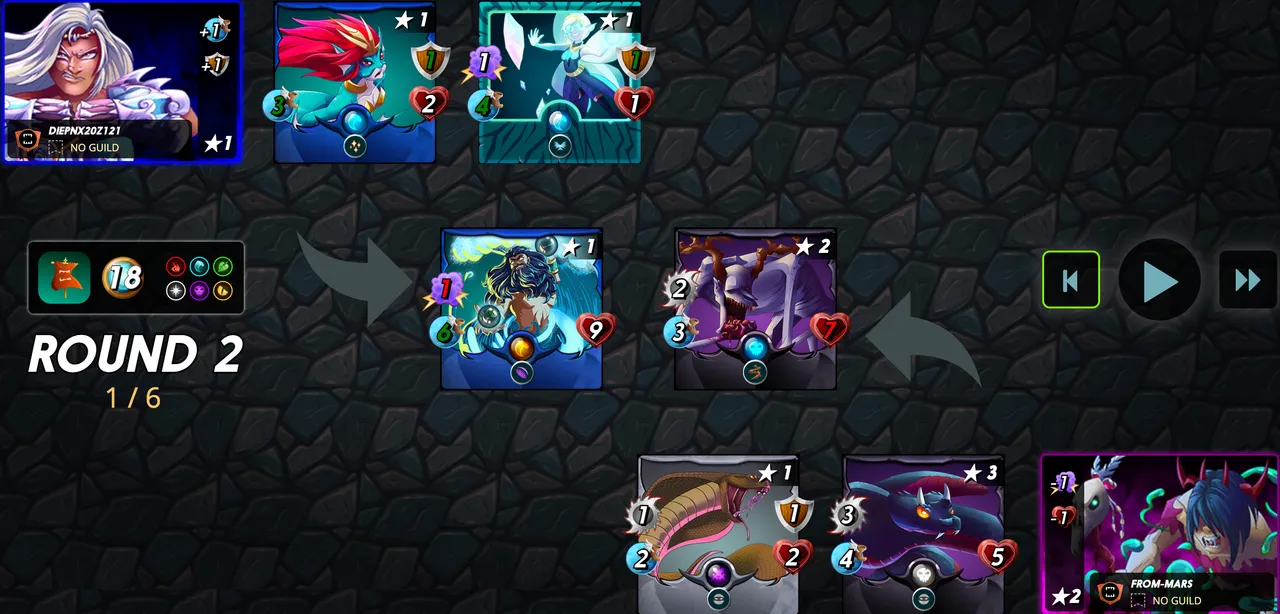Image resolution: width=1280 pixels, height=614 pixels.
Task: Fast-forward the battle to the end
Action: (x=1247, y=280)
